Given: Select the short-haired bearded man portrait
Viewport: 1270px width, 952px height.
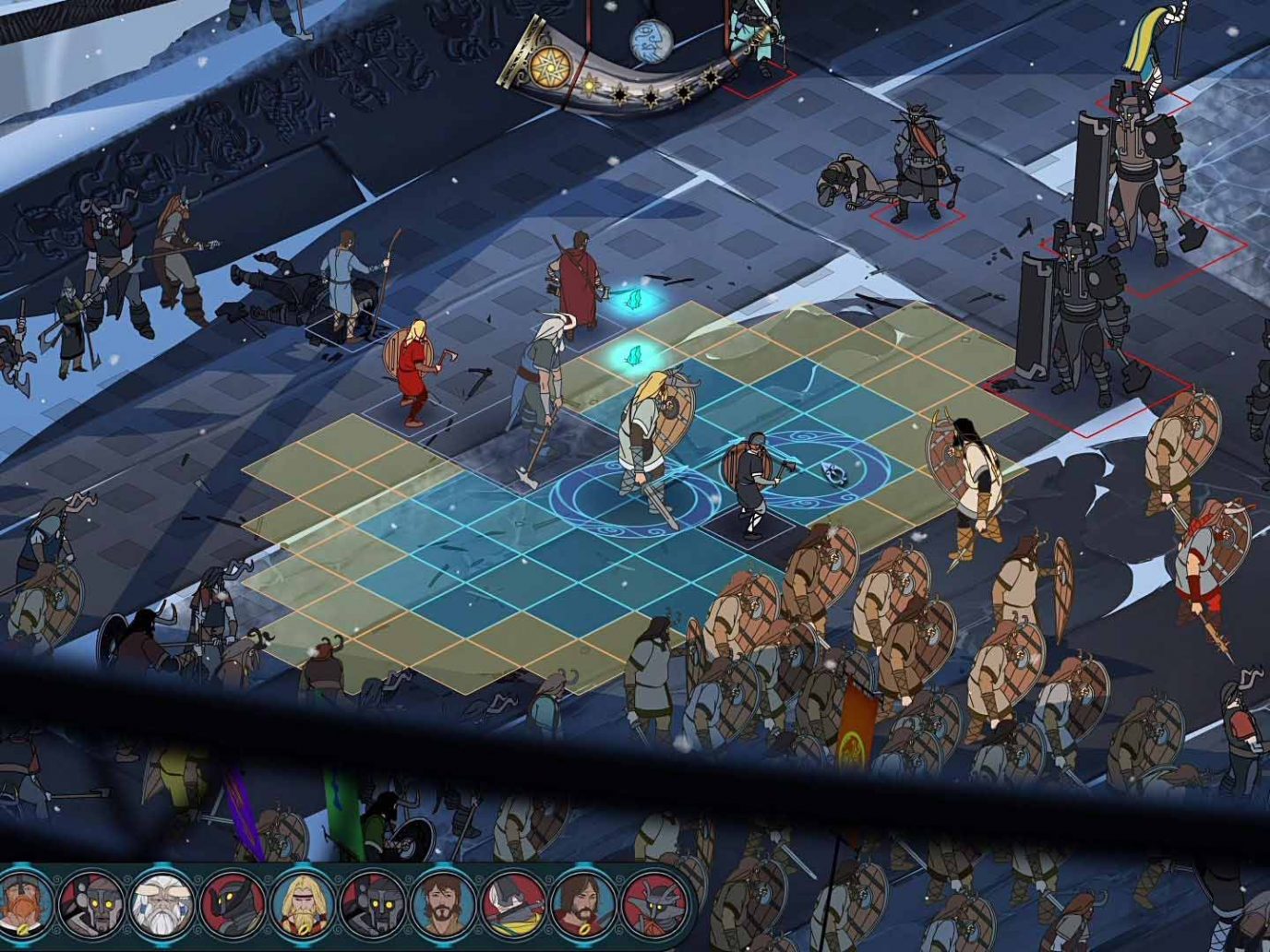Looking at the screenshot, I should [441, 902].
